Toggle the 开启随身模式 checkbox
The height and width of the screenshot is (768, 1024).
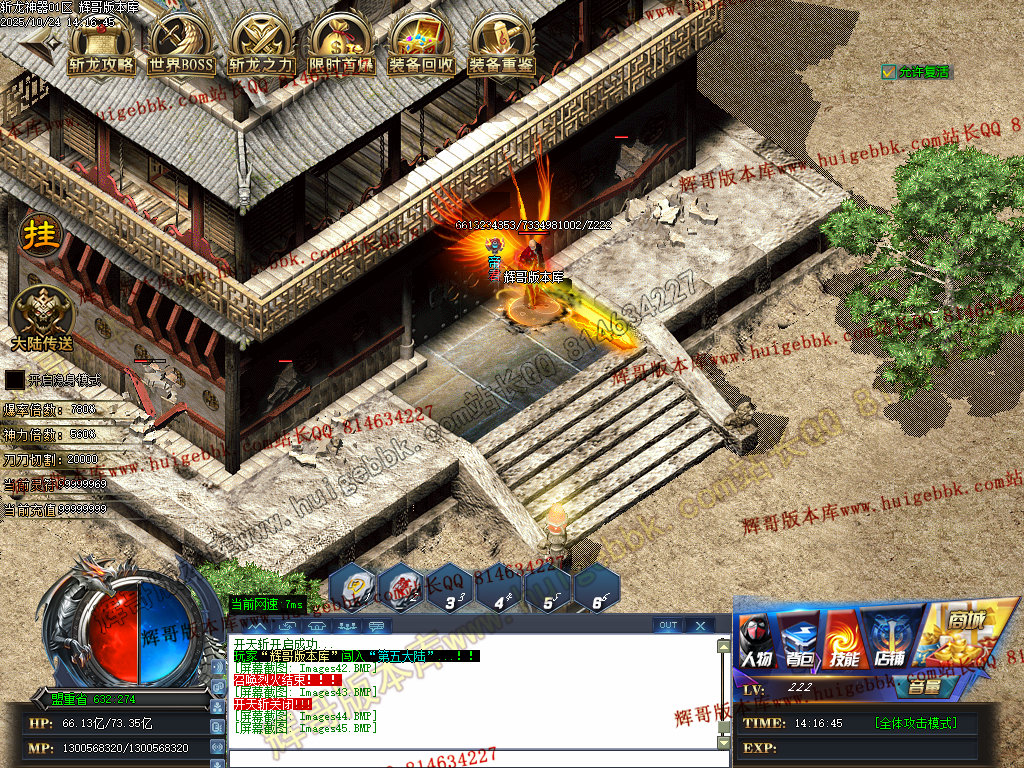pyautogui.click(x=14, y=380)
